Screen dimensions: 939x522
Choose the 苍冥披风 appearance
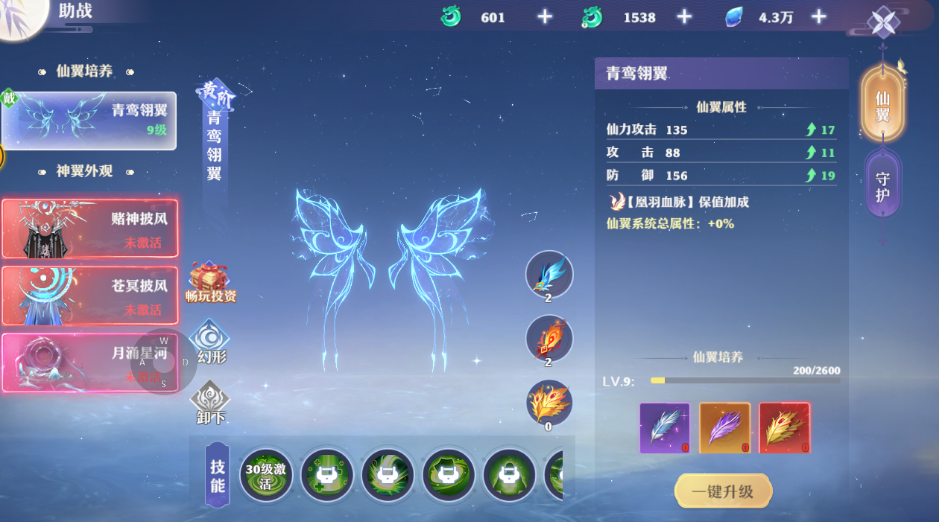89,295
